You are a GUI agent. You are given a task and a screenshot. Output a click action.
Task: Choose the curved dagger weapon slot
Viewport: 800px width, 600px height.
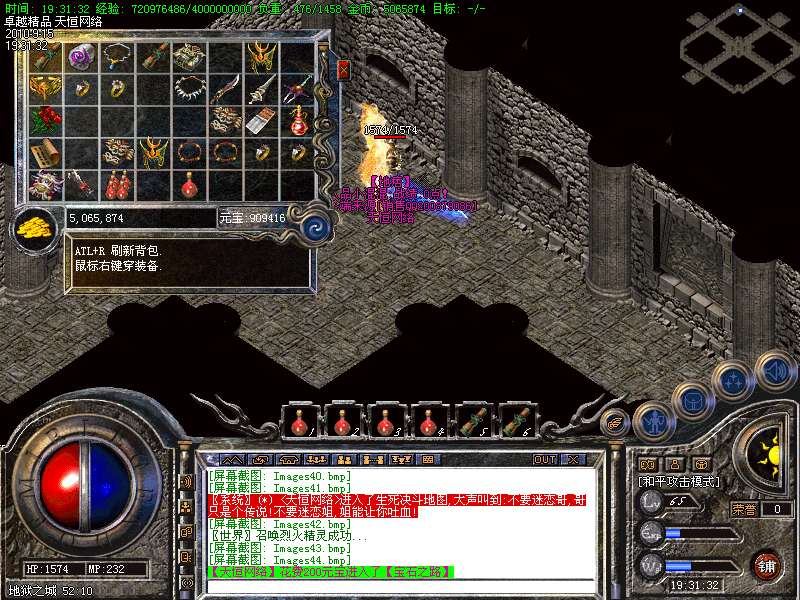pos(226,88)
